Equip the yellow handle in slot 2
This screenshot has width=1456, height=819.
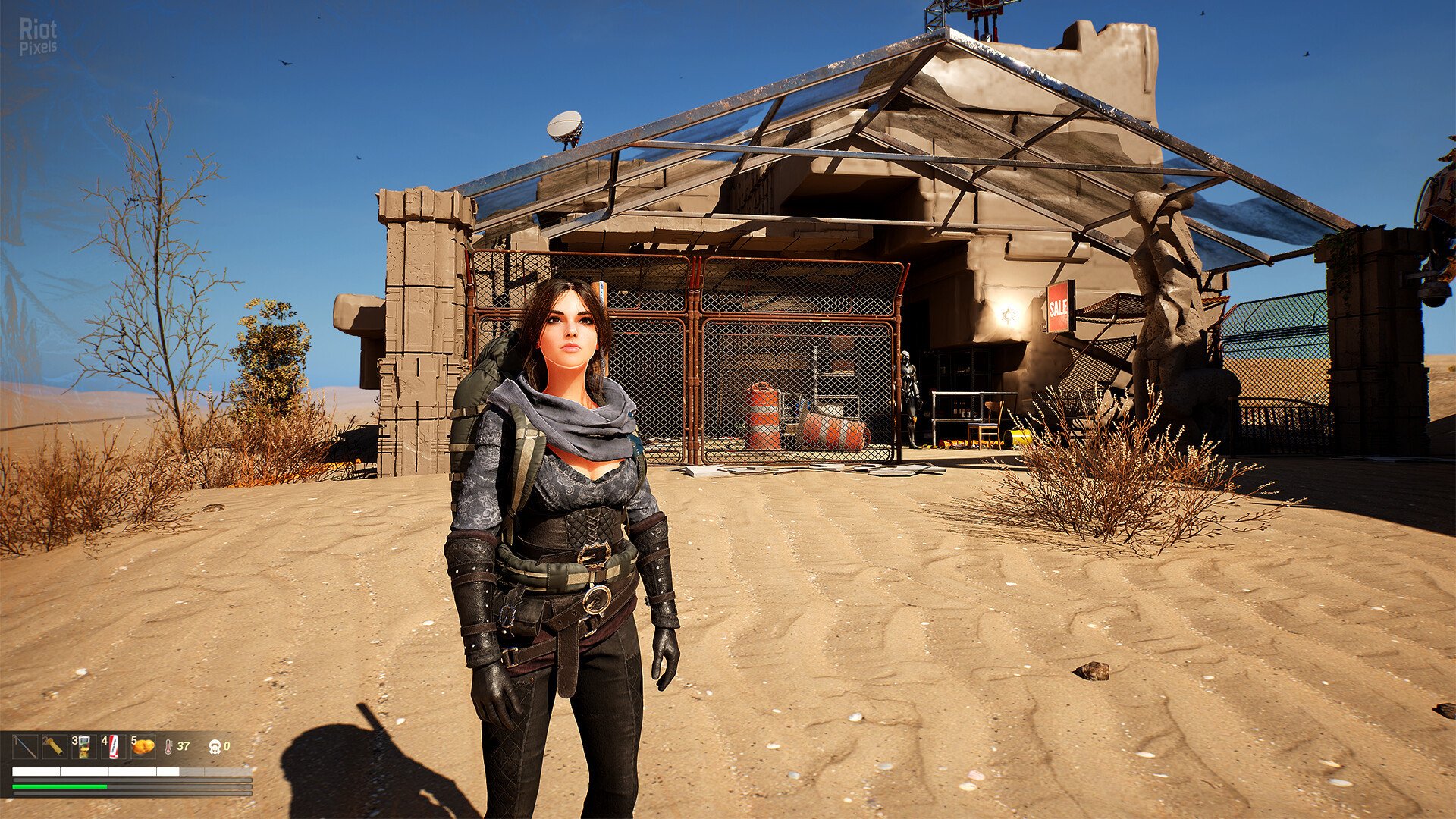[x=54, y=747]
